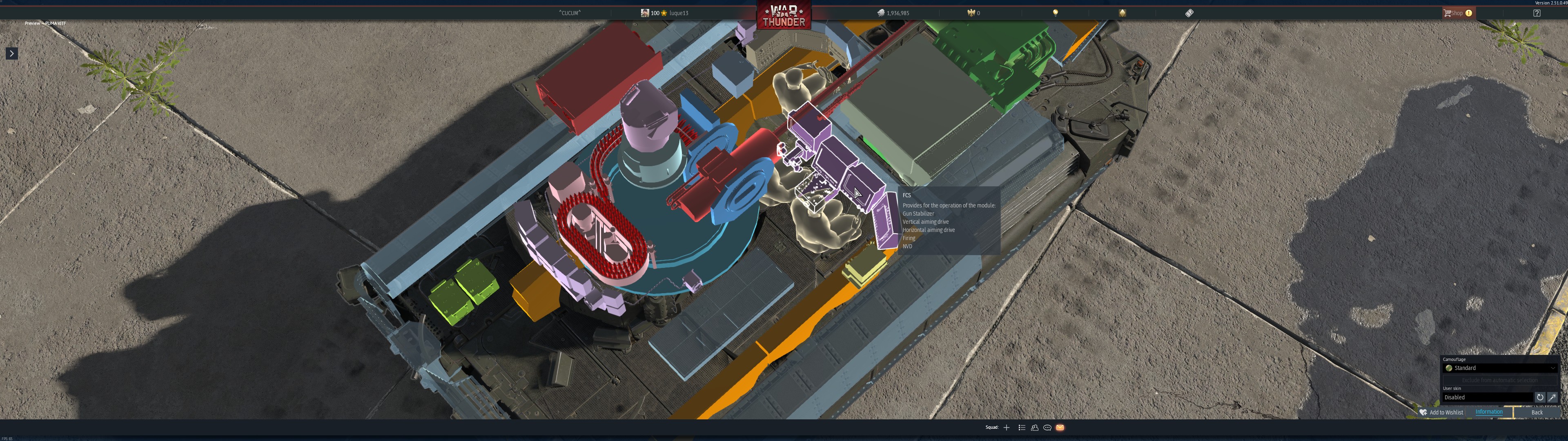
Task: Open the User skin Disabled dropdown
Action: (x=1485, y=397)
